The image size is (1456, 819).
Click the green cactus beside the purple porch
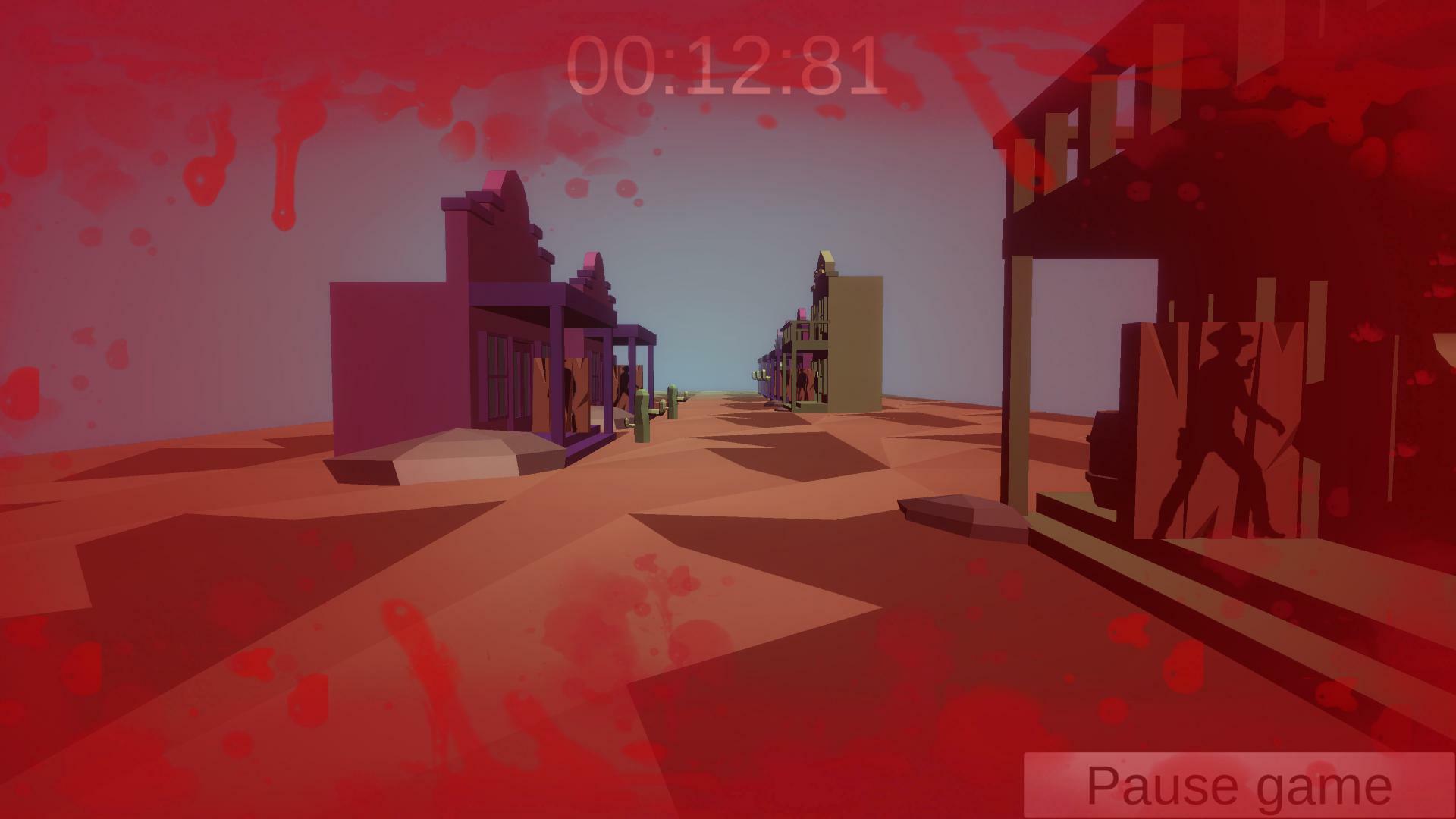[x=642, y=417]
